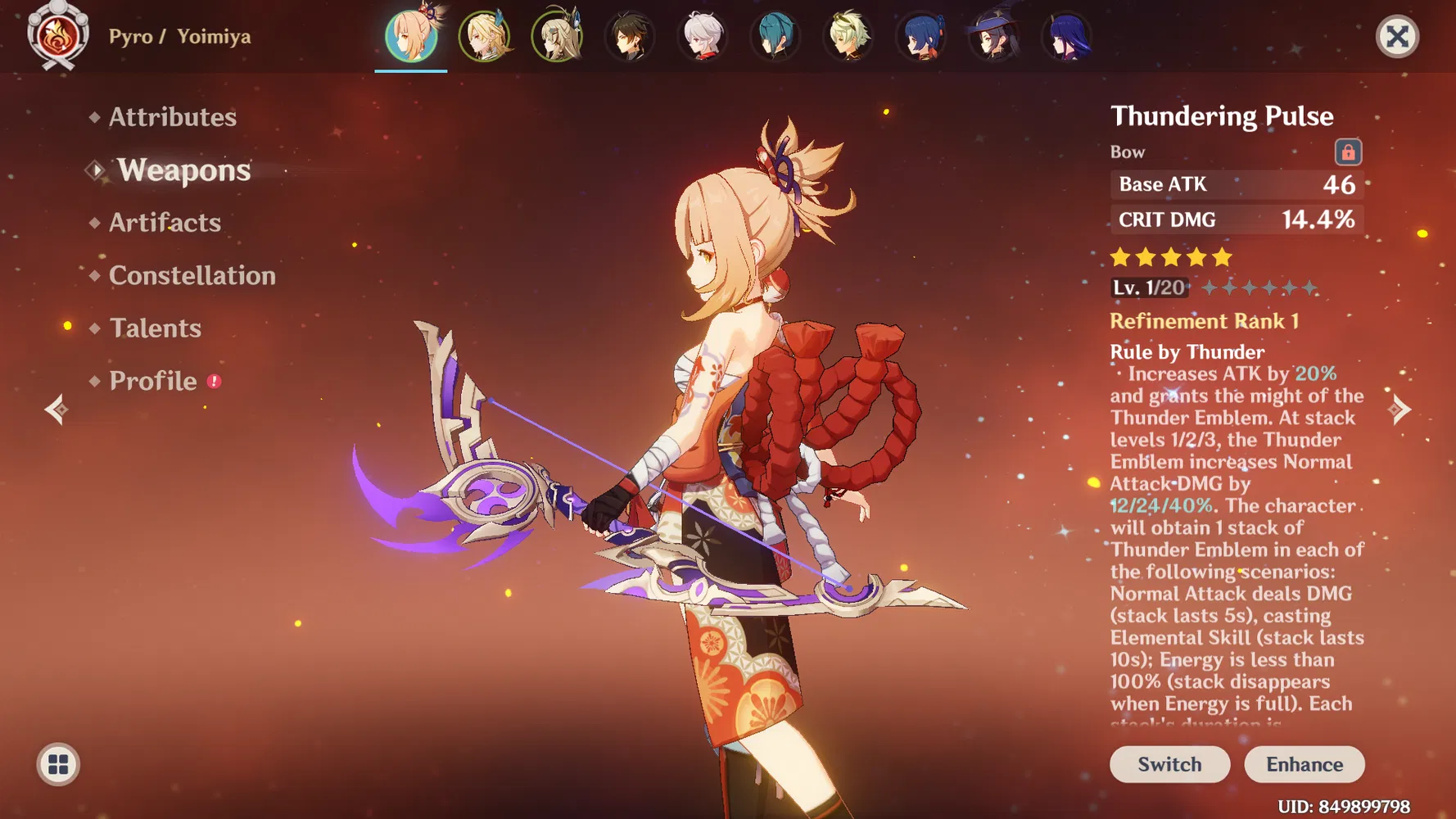Click the Pyro elemental emblem top-left
Screen dimensions: 1456x819
click(56, 36)
